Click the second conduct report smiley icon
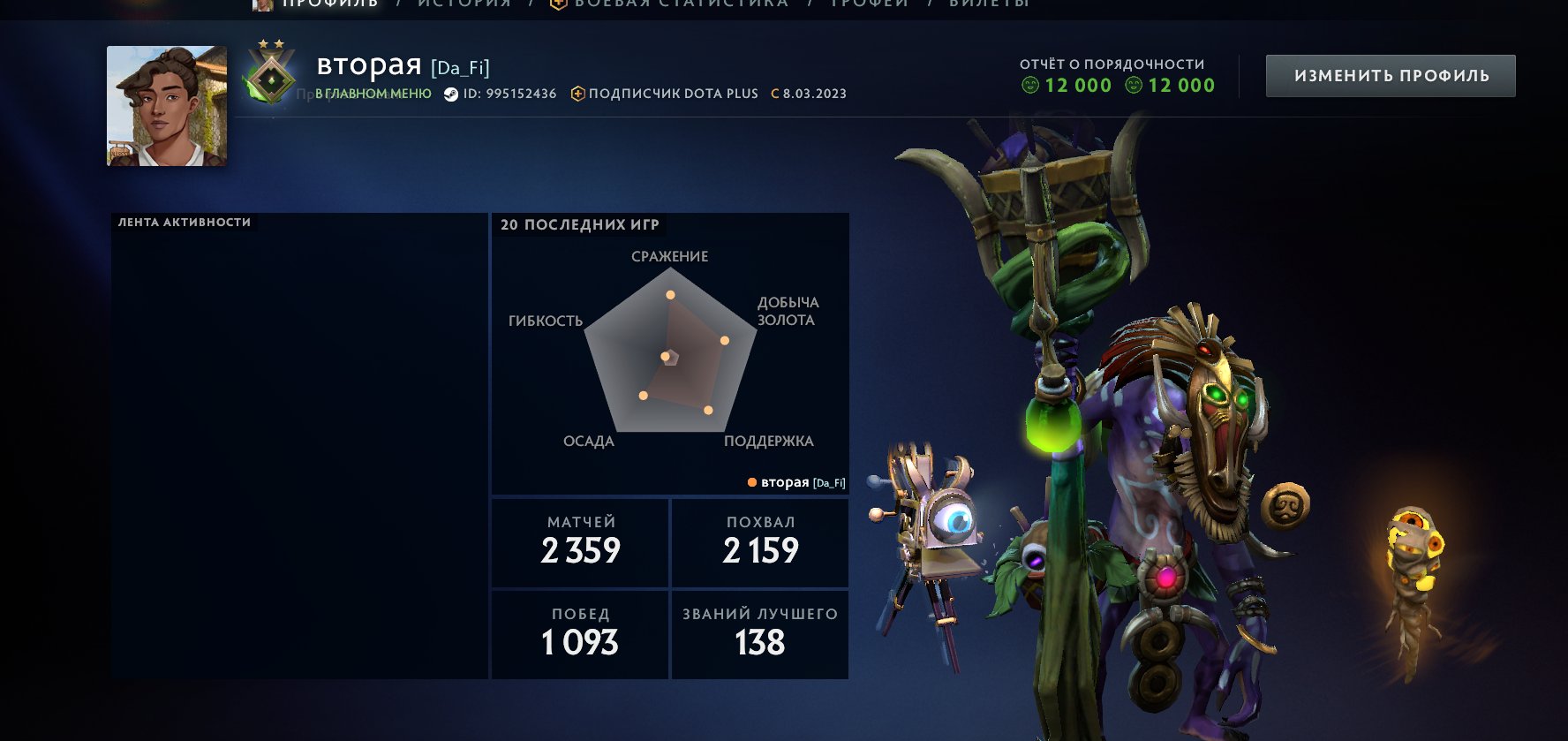Viewport: 1568px width, 741px height. click(x=1133, y=85)
